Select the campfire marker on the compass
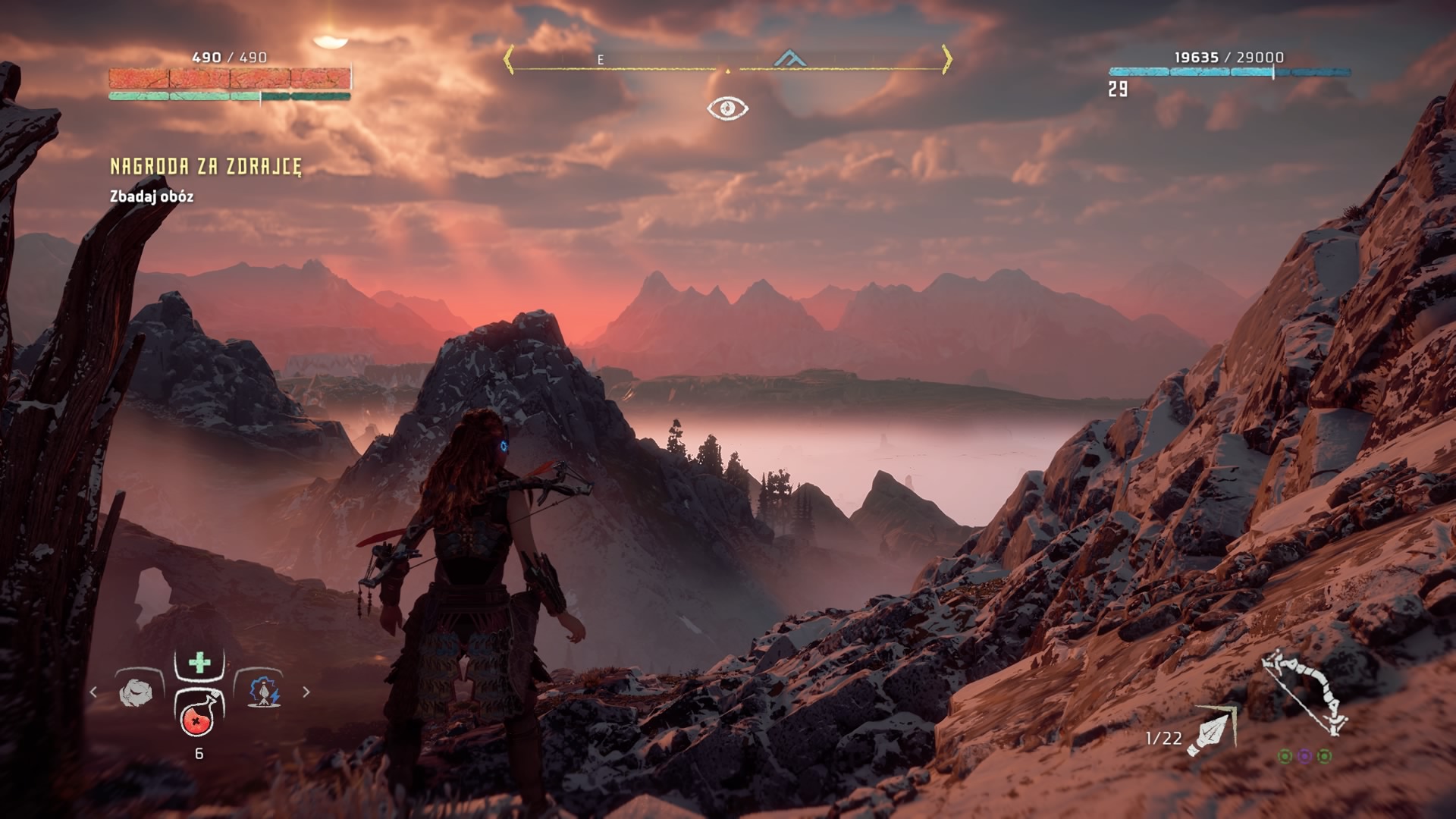This screenshot has width=1456, height=819. (x=789, y=58)
